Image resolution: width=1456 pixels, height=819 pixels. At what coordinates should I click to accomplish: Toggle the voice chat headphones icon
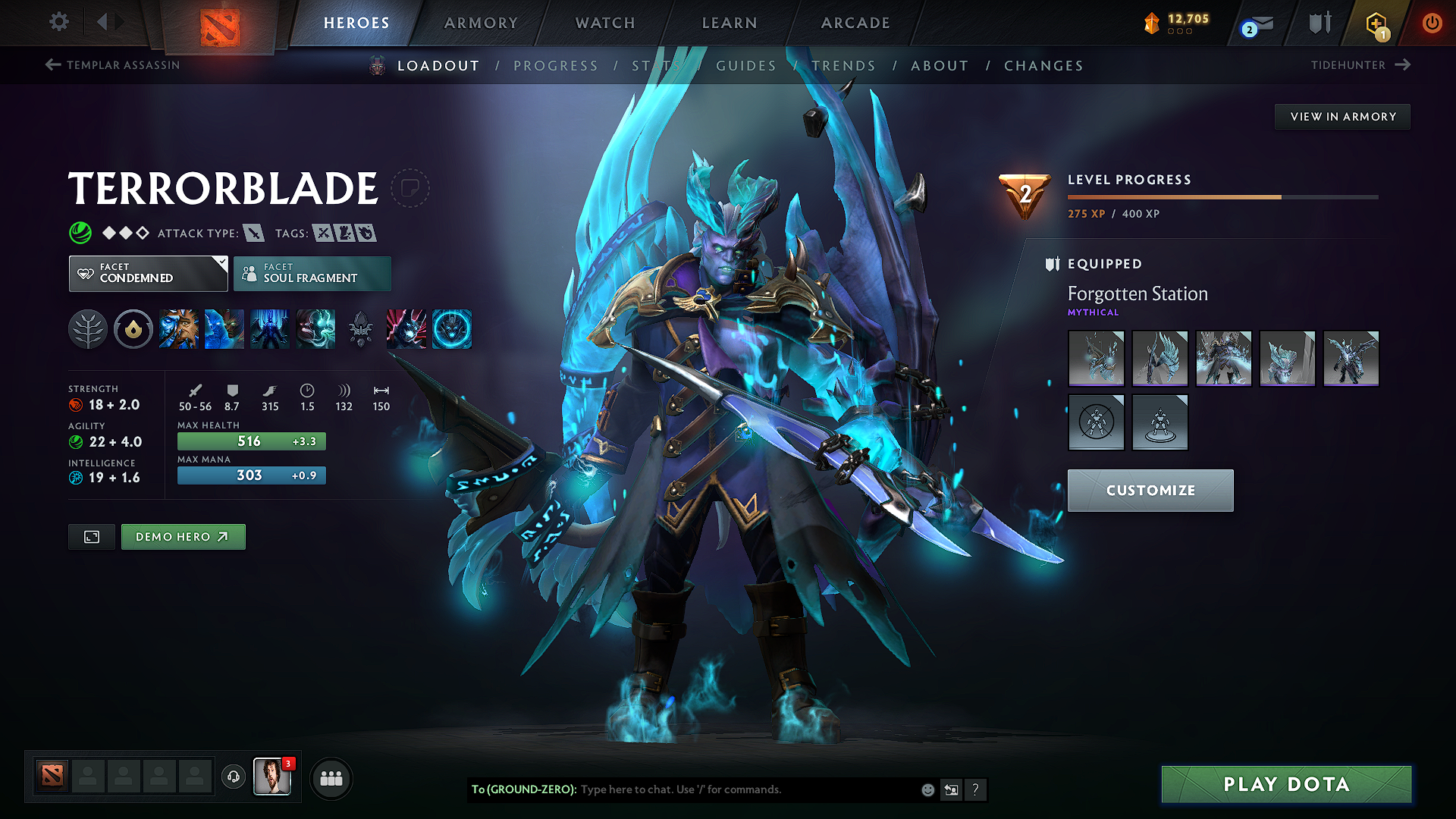click(x=233, y=778)
